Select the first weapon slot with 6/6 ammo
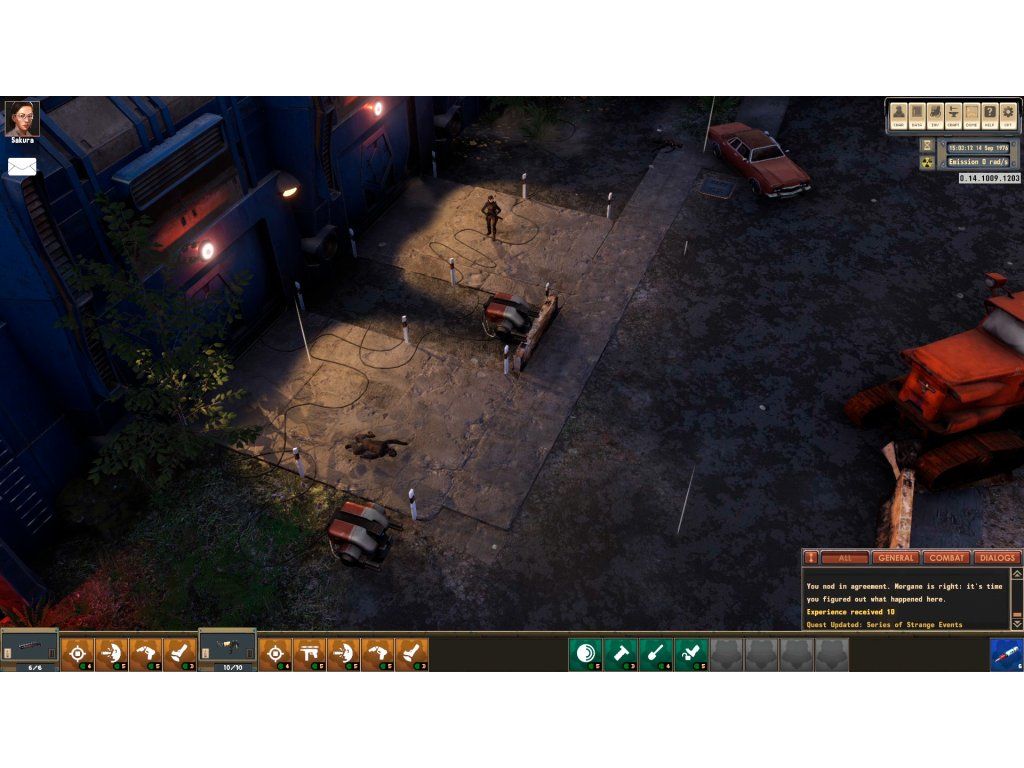This screenshot has height=768, width=1024. (29, 650)
